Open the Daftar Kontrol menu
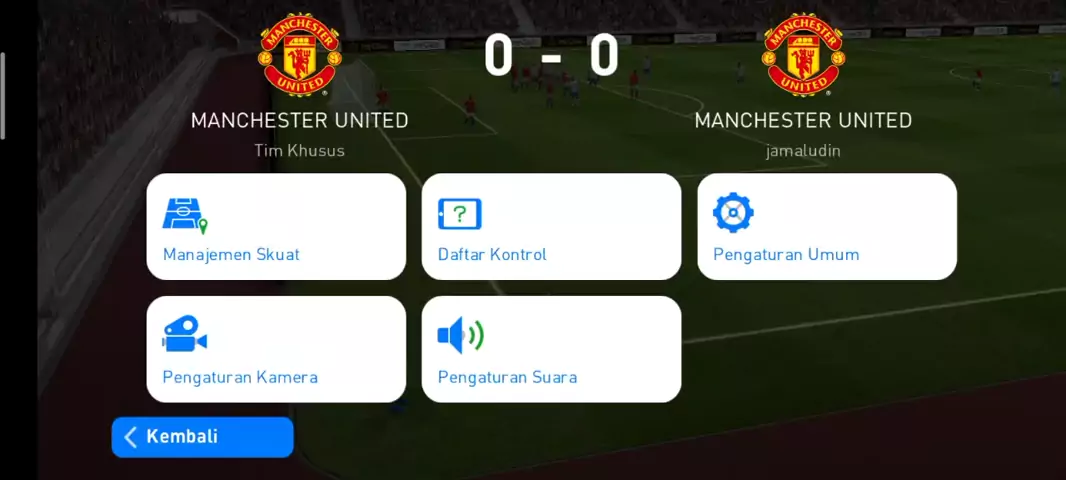The image size is (1066, 480). pos(551,227)
